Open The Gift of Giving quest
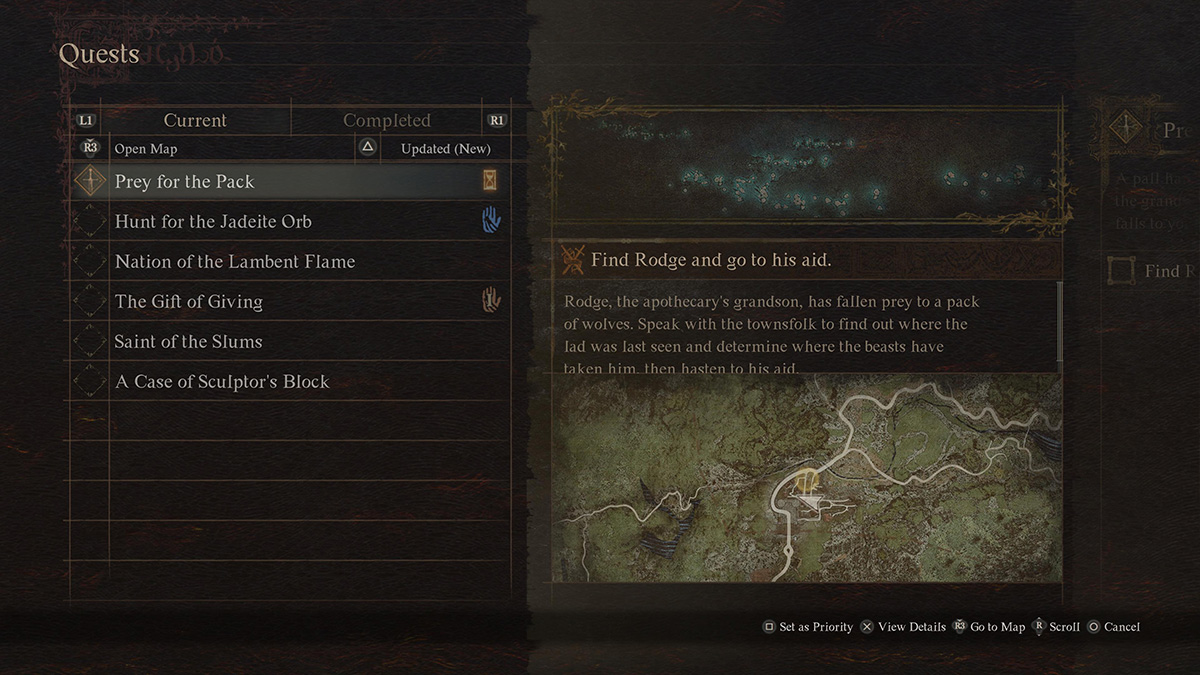1200x675 pixels. pos(189,302)
